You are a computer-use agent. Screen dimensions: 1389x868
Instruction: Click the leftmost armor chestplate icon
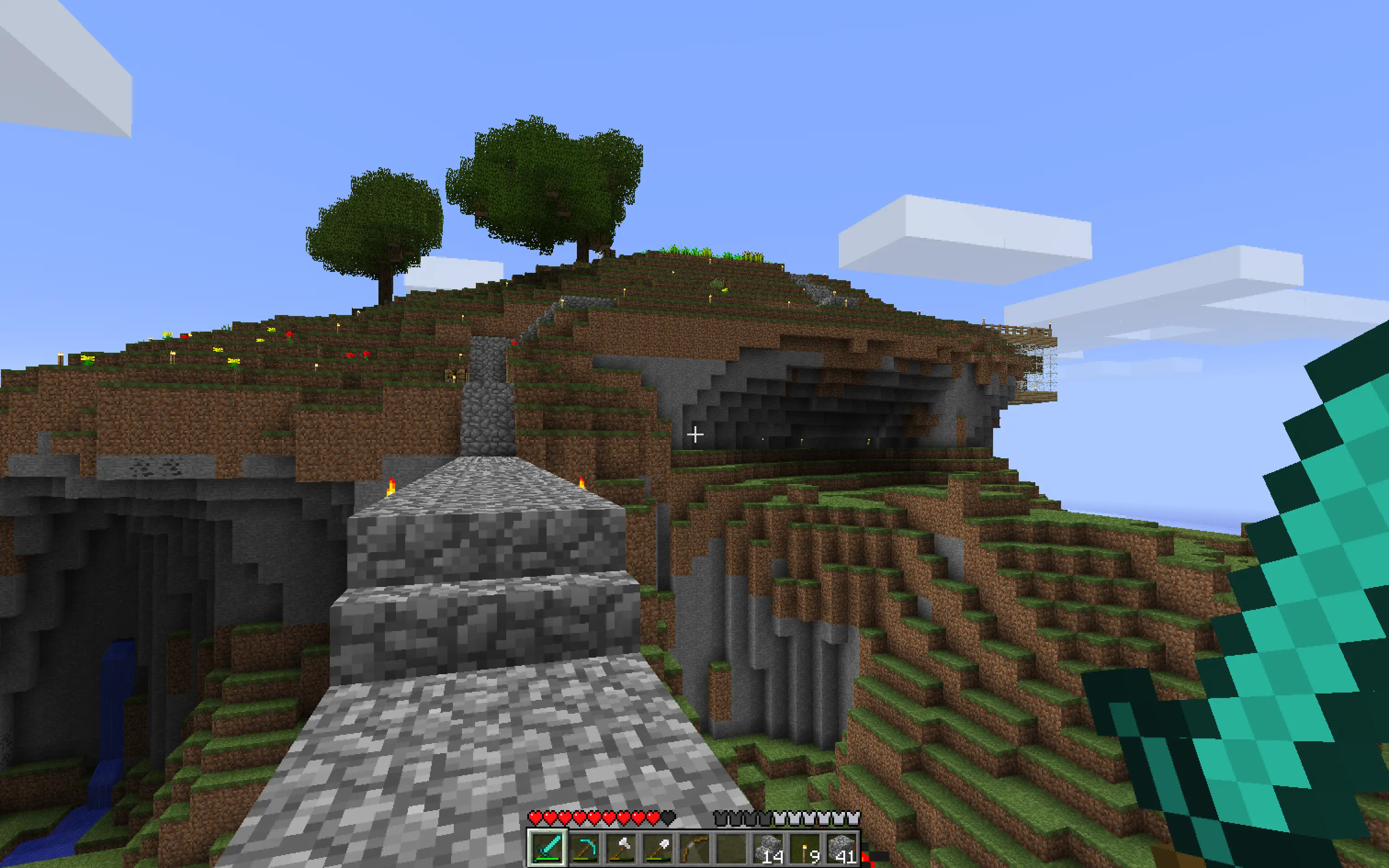click(722, 817)
